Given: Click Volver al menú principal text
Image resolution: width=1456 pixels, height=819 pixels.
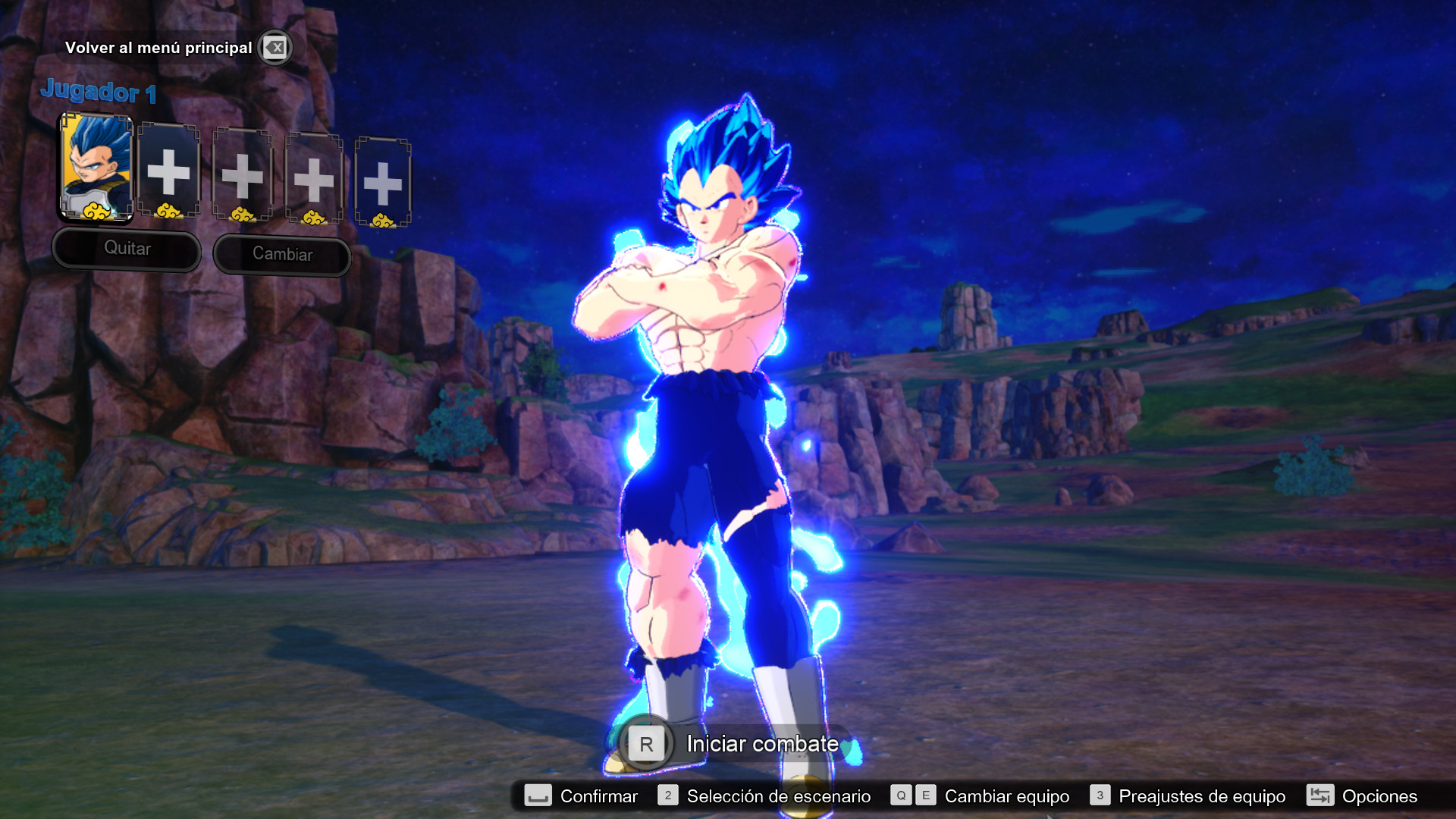Looking at the screenshot, I should click(160, 48).
